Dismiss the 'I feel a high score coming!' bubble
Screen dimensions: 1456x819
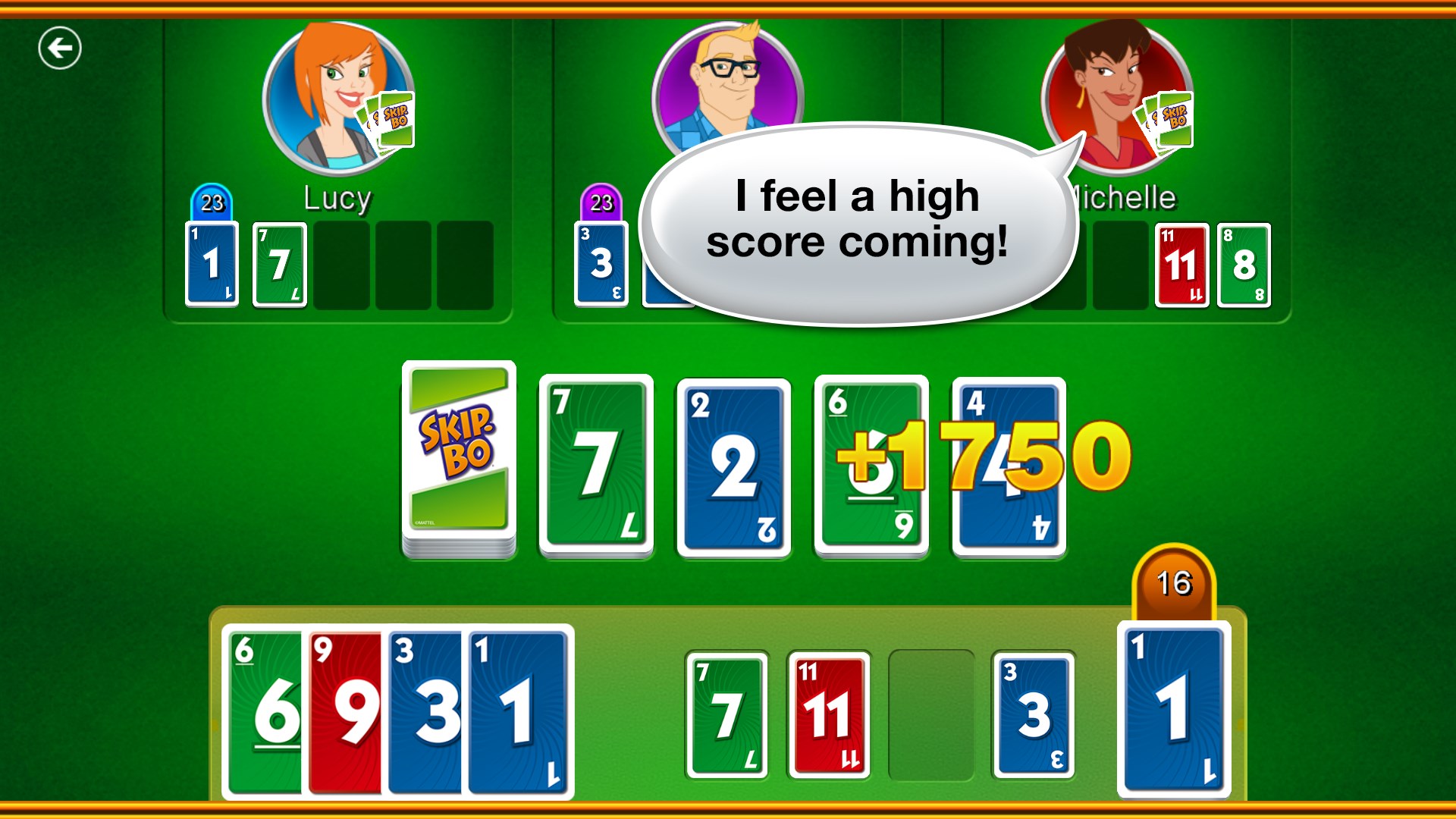click(857, 220)
